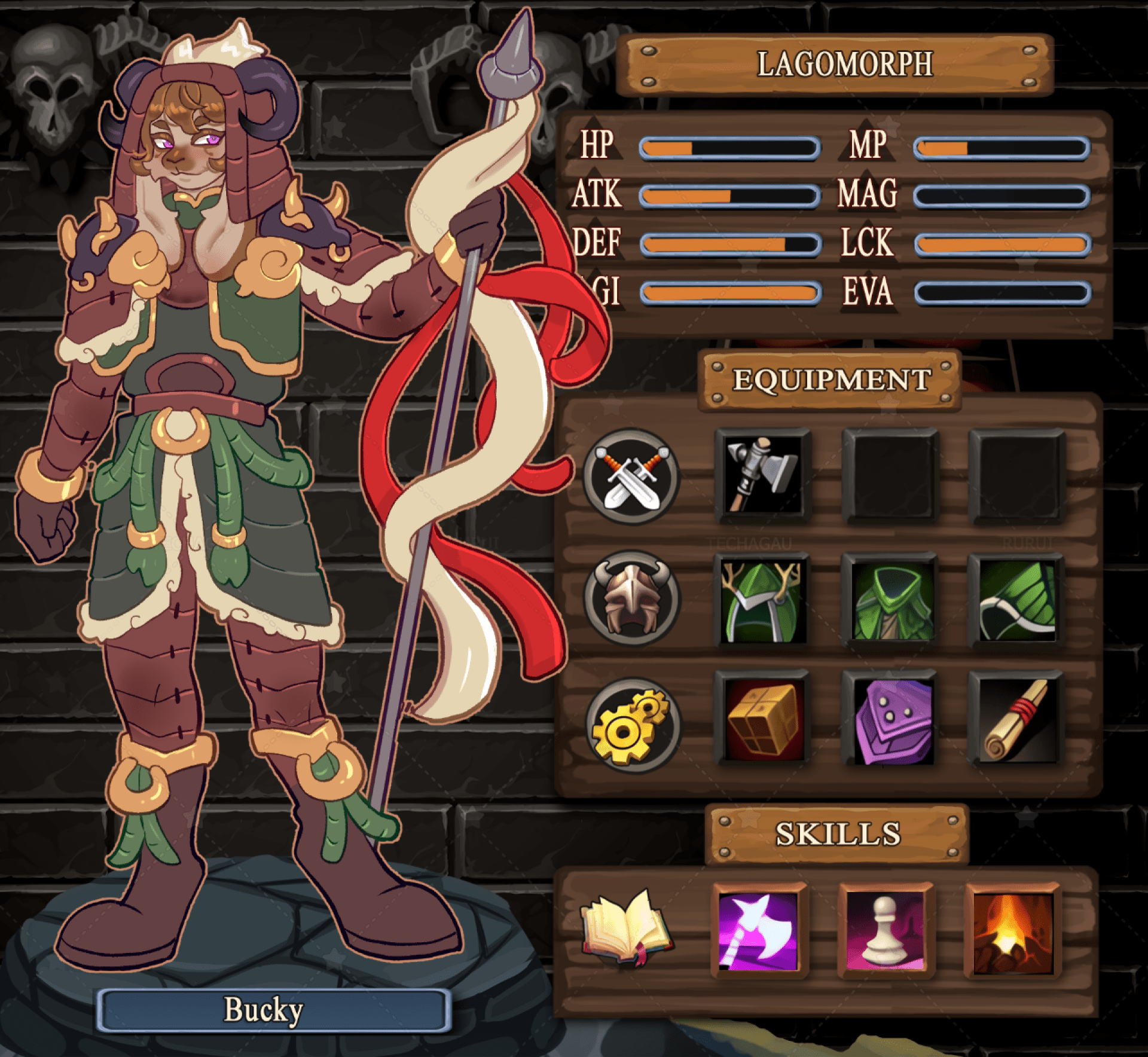This screenshot has height=1057, width=1148.
Task: Pick the purple dice pouch accessory
Action: [x=890, y=719]
